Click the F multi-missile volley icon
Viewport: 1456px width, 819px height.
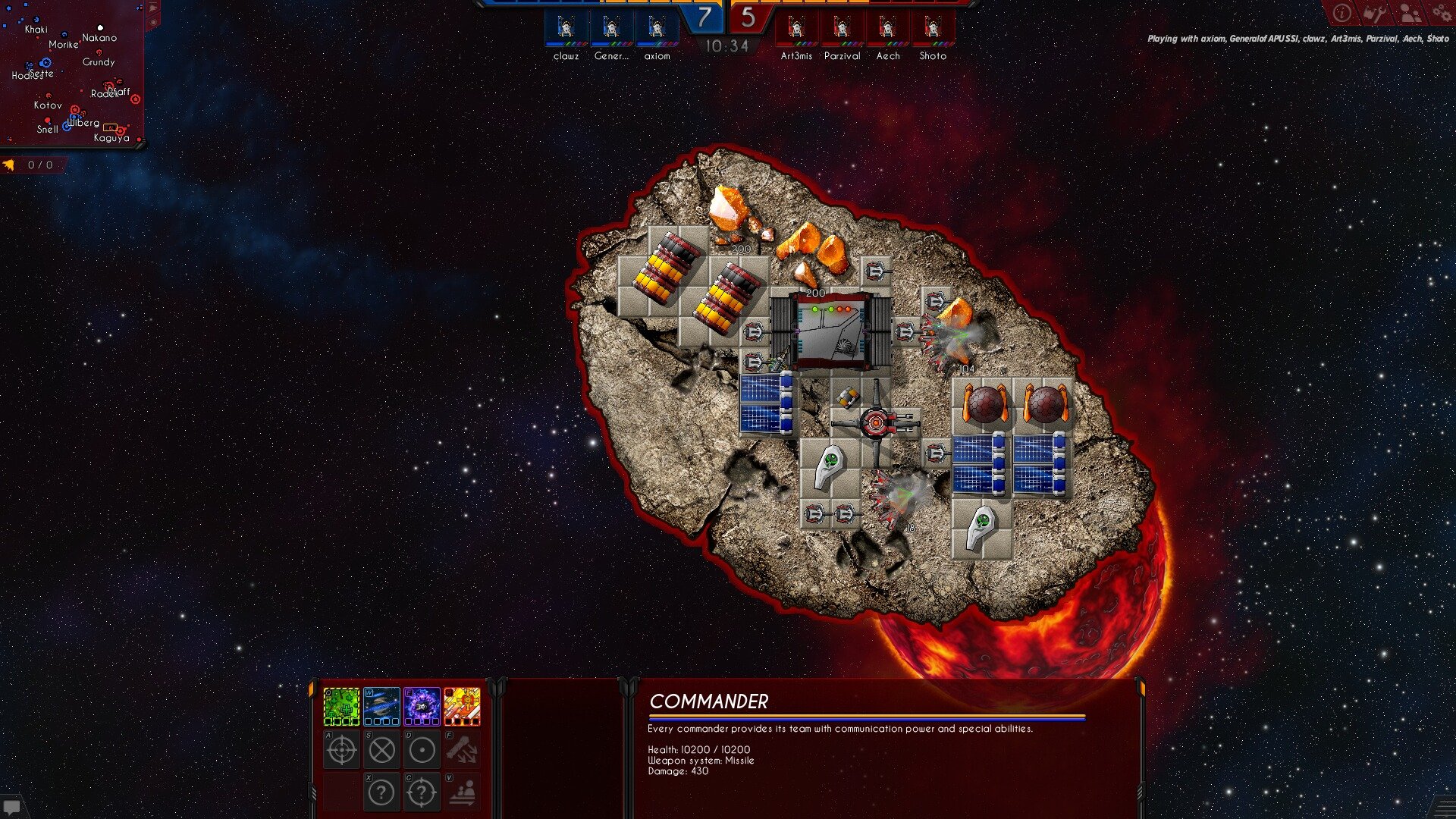pyautogui.click(x=462, y=749)
